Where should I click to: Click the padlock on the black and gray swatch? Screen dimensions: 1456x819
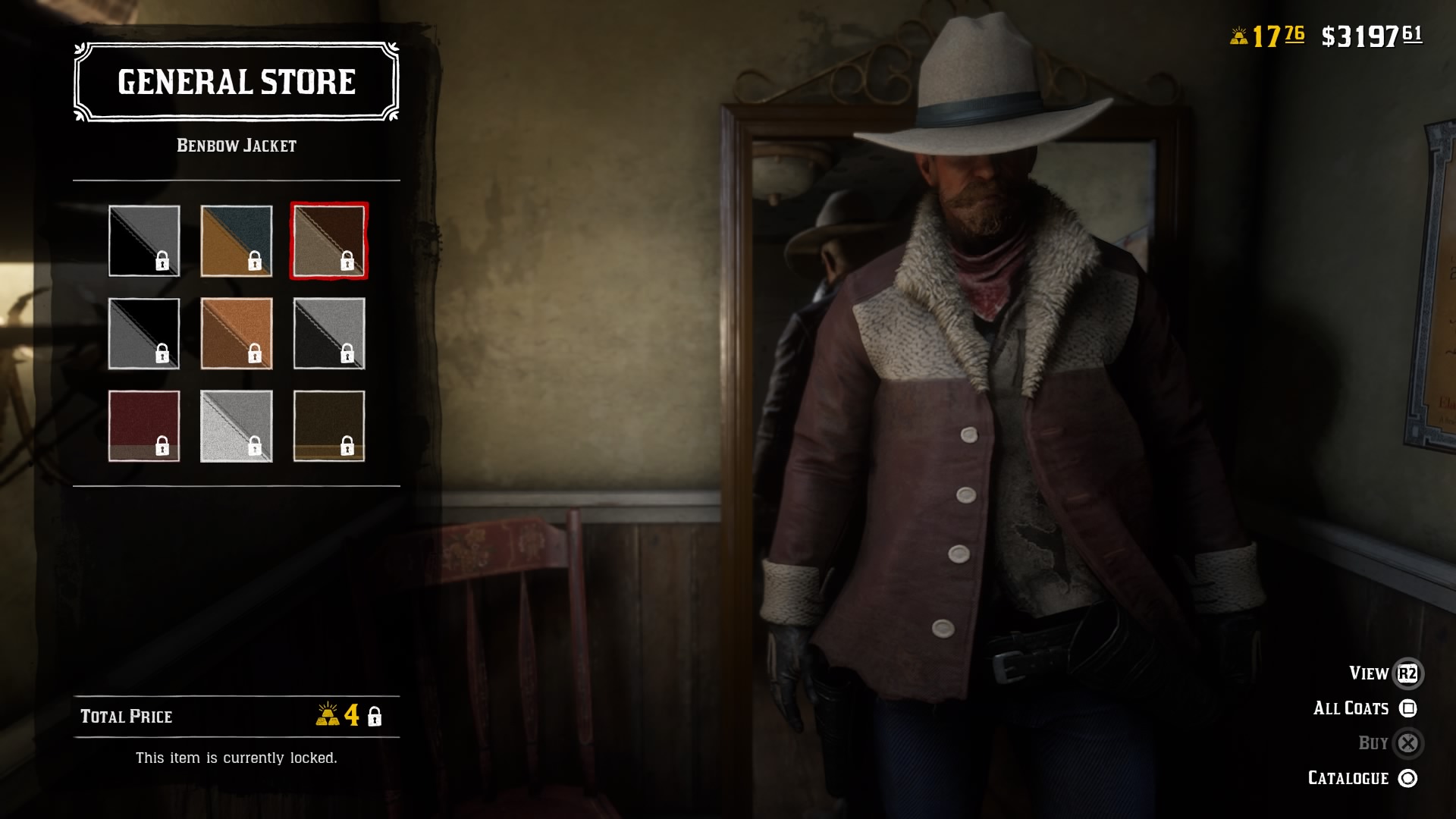162,262
